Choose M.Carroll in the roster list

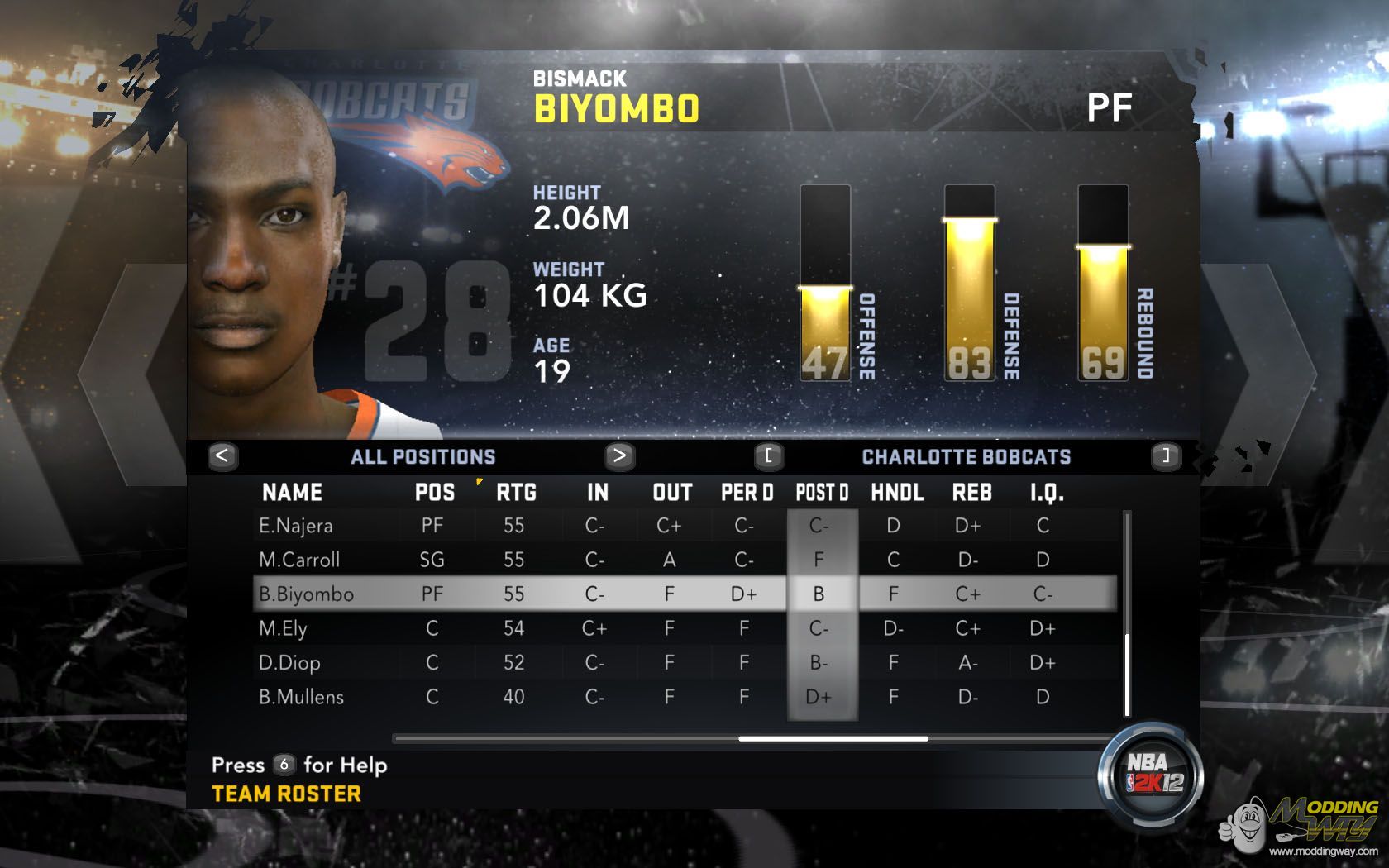click(299, 560)
